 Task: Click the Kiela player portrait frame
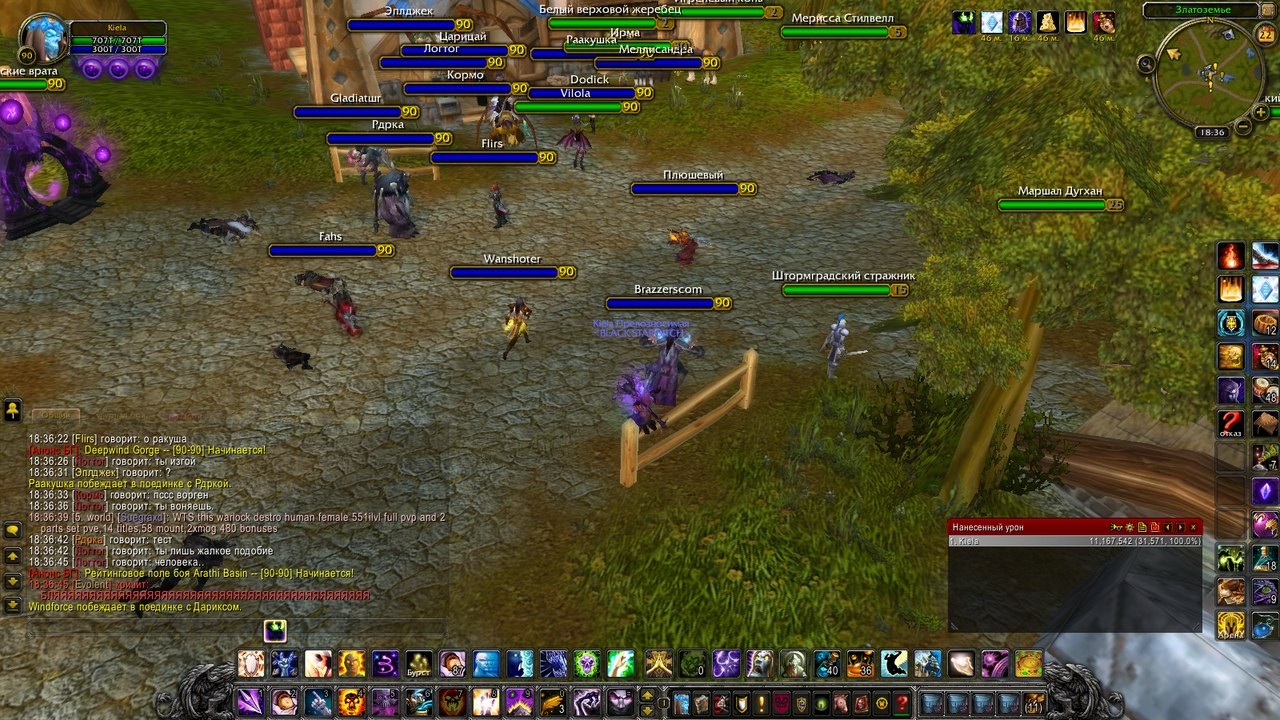click(x=44, y=38)
